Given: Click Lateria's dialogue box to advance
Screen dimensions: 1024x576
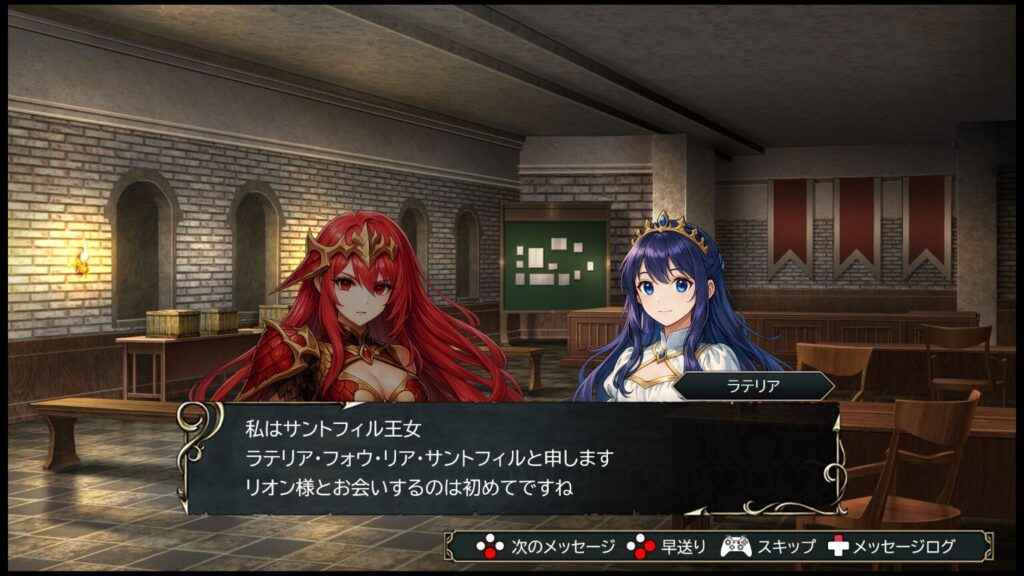Looking at the screenshot, I should (x=512, y=458).
